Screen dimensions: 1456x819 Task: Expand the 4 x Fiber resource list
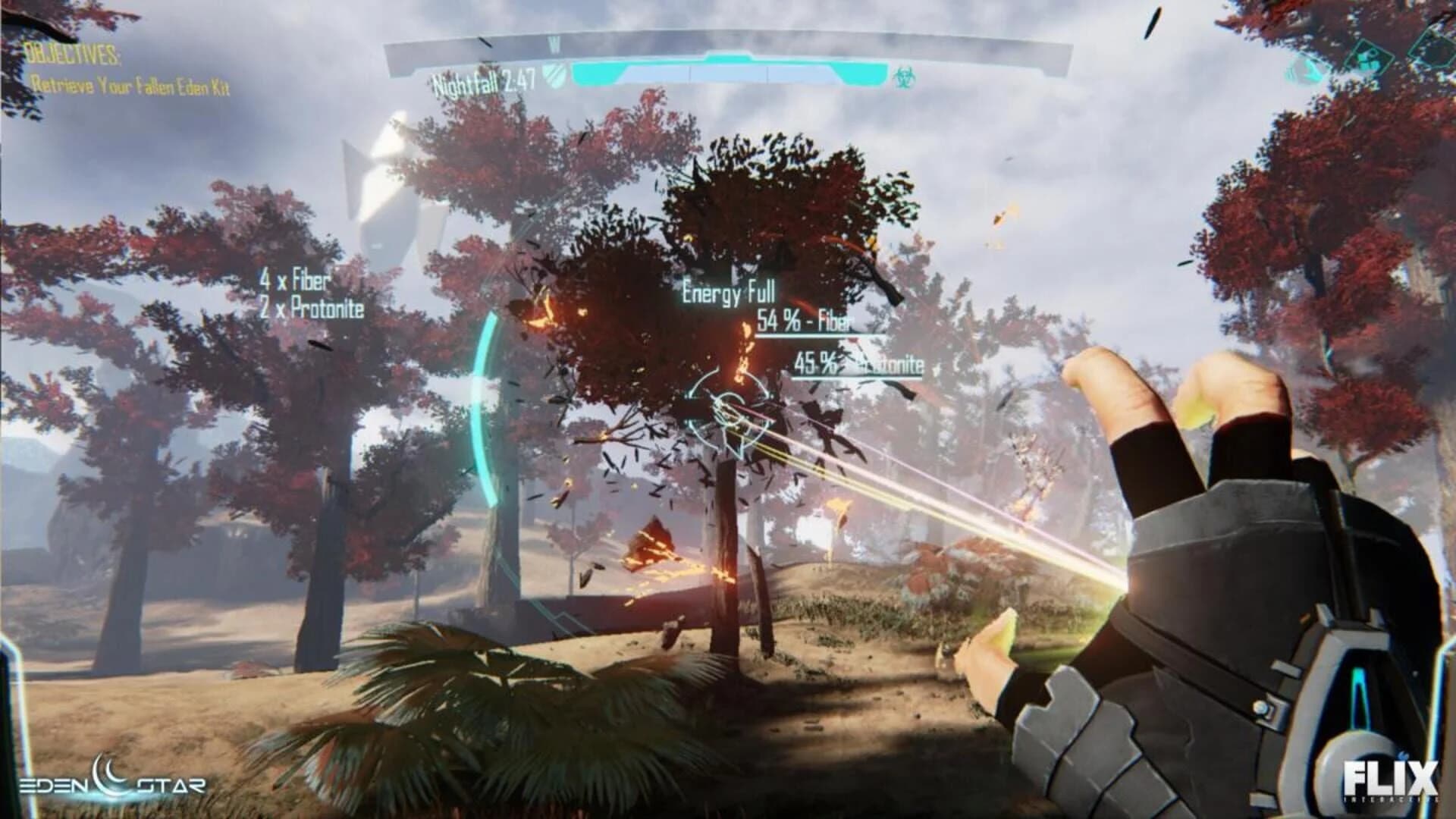297,281
